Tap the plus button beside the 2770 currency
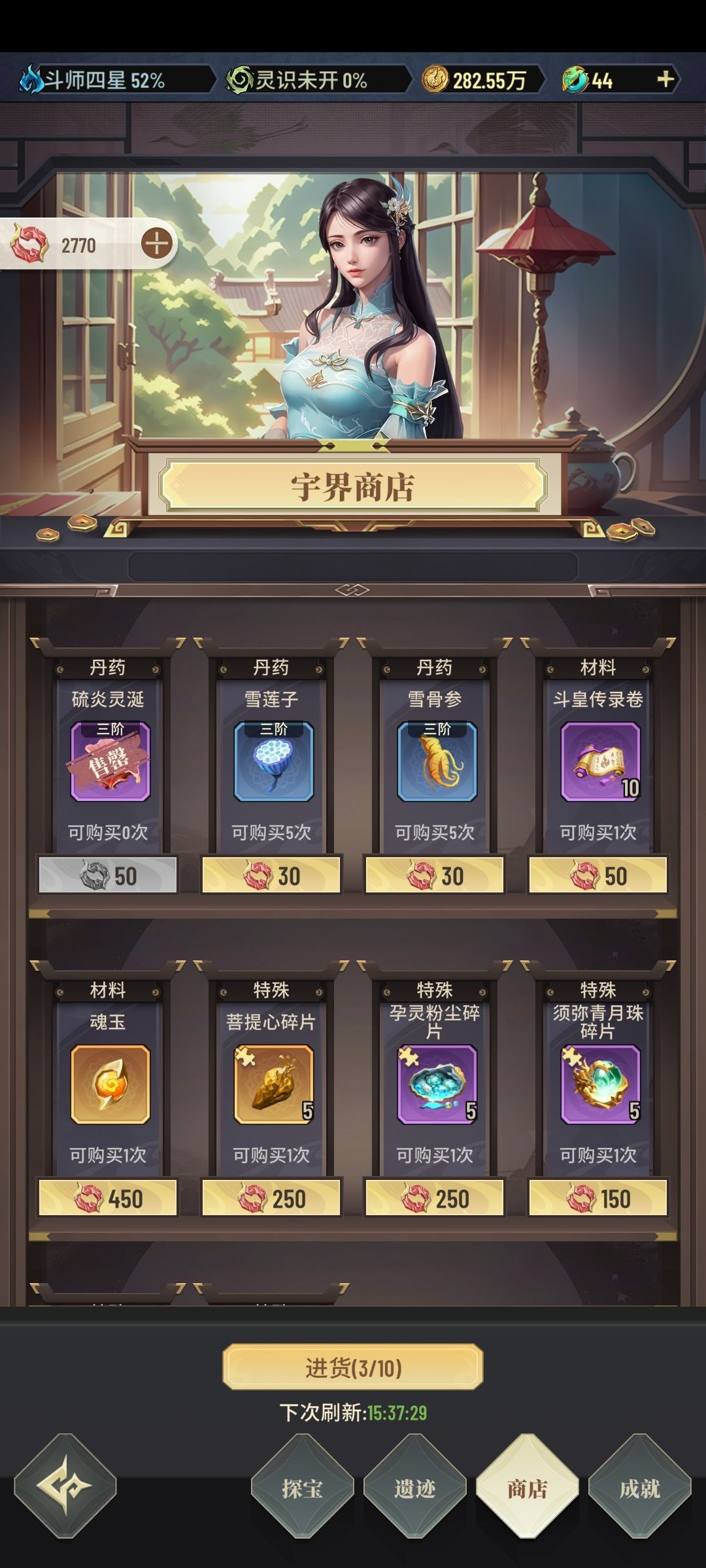This screenshot has width=706, height=1568. coord(157,244)
